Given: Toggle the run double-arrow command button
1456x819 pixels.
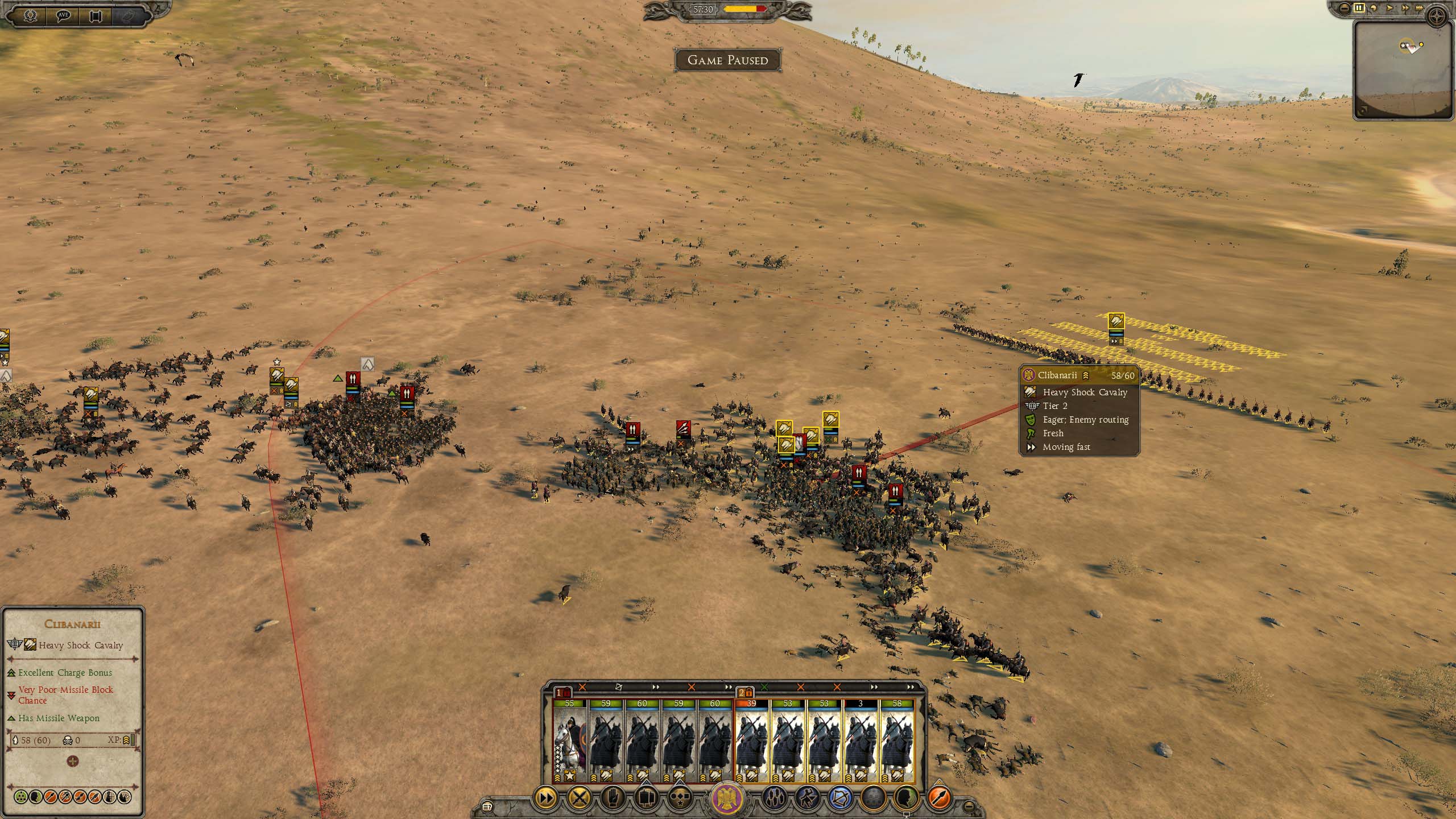Looking at the screenshot, I should (545, 798).
